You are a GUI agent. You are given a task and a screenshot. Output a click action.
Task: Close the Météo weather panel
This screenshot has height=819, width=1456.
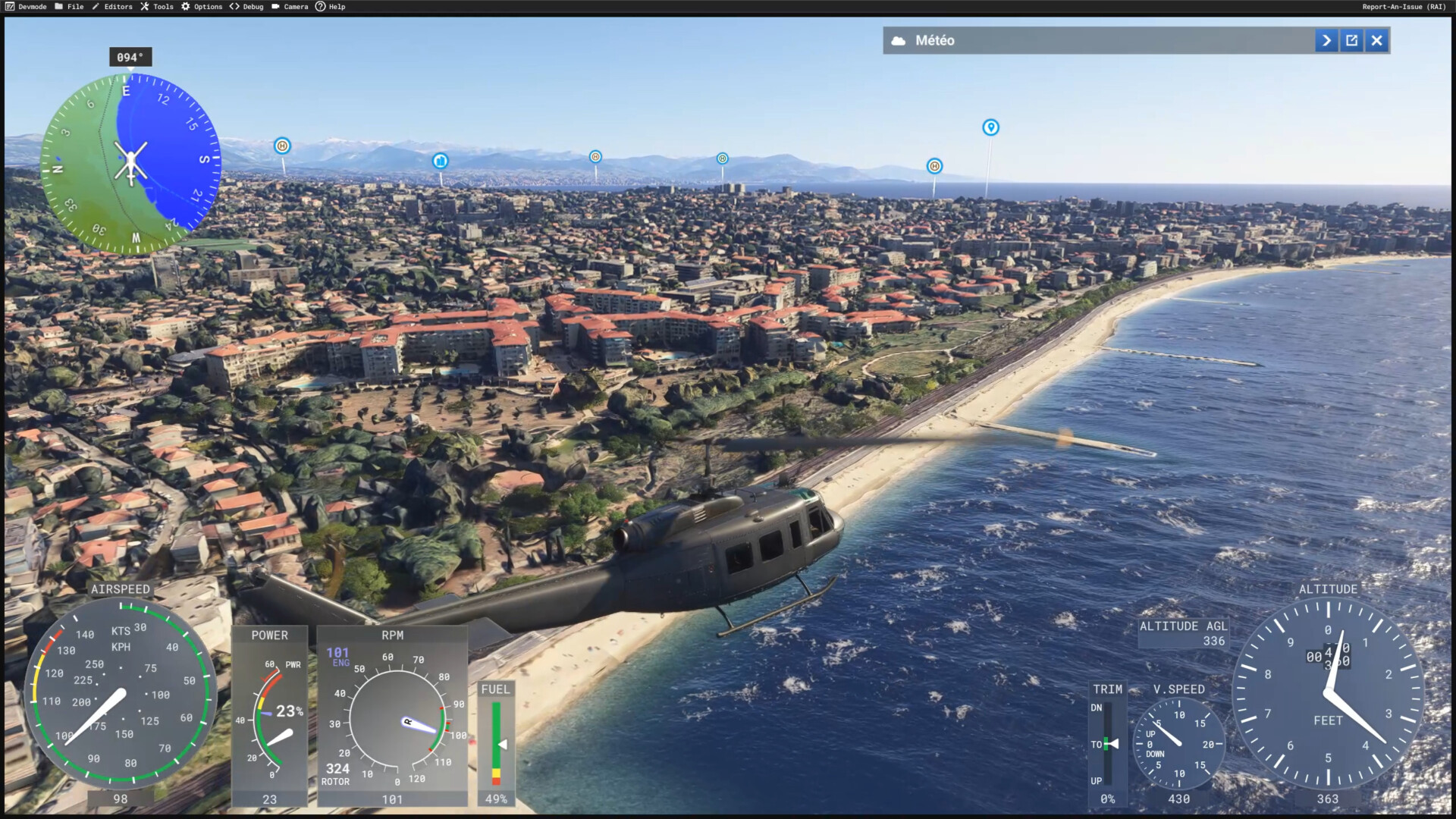click(1377, 41)
